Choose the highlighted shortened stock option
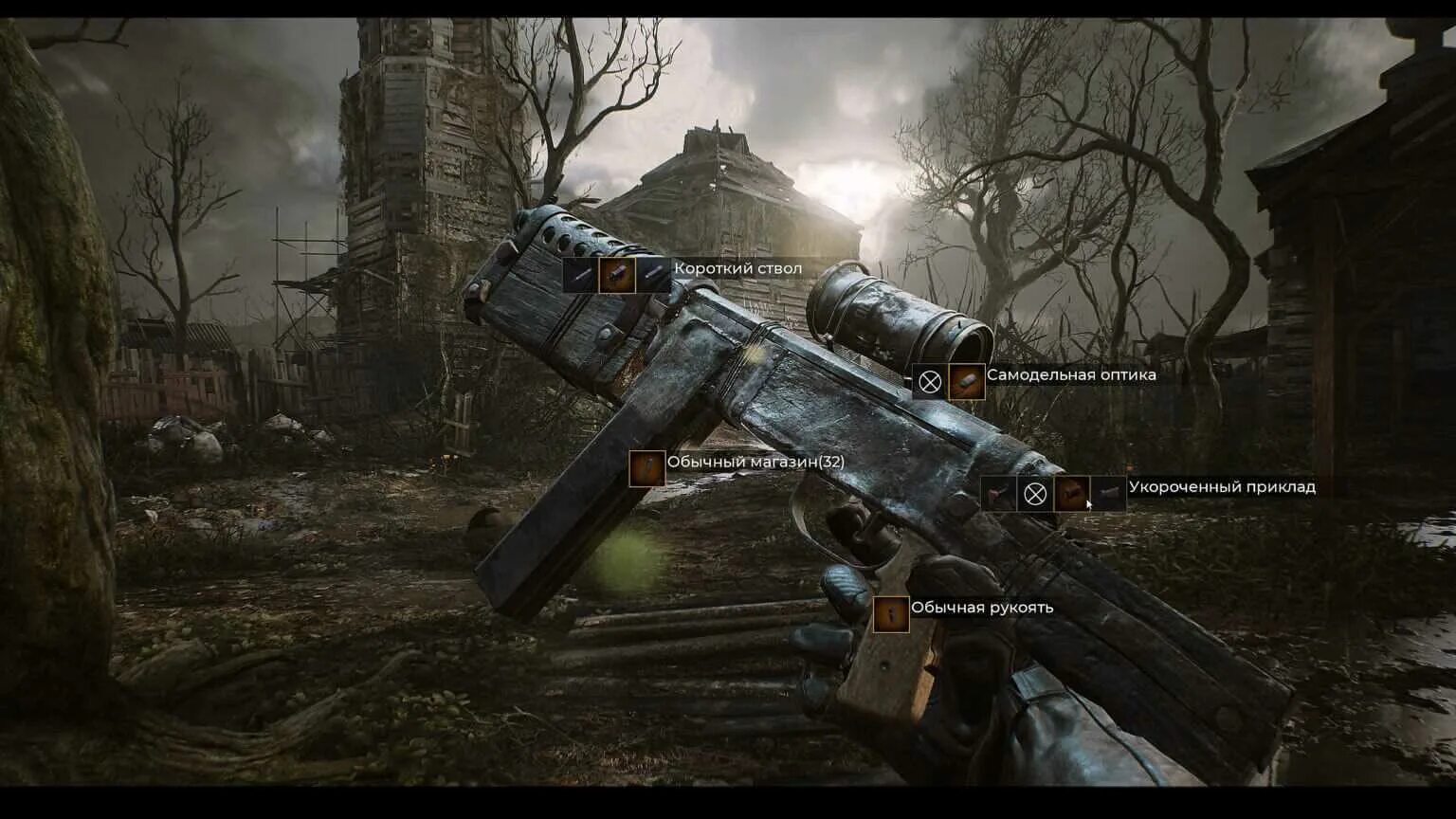Screen dimensions: 1456x819 click(x=1071, y=494)
